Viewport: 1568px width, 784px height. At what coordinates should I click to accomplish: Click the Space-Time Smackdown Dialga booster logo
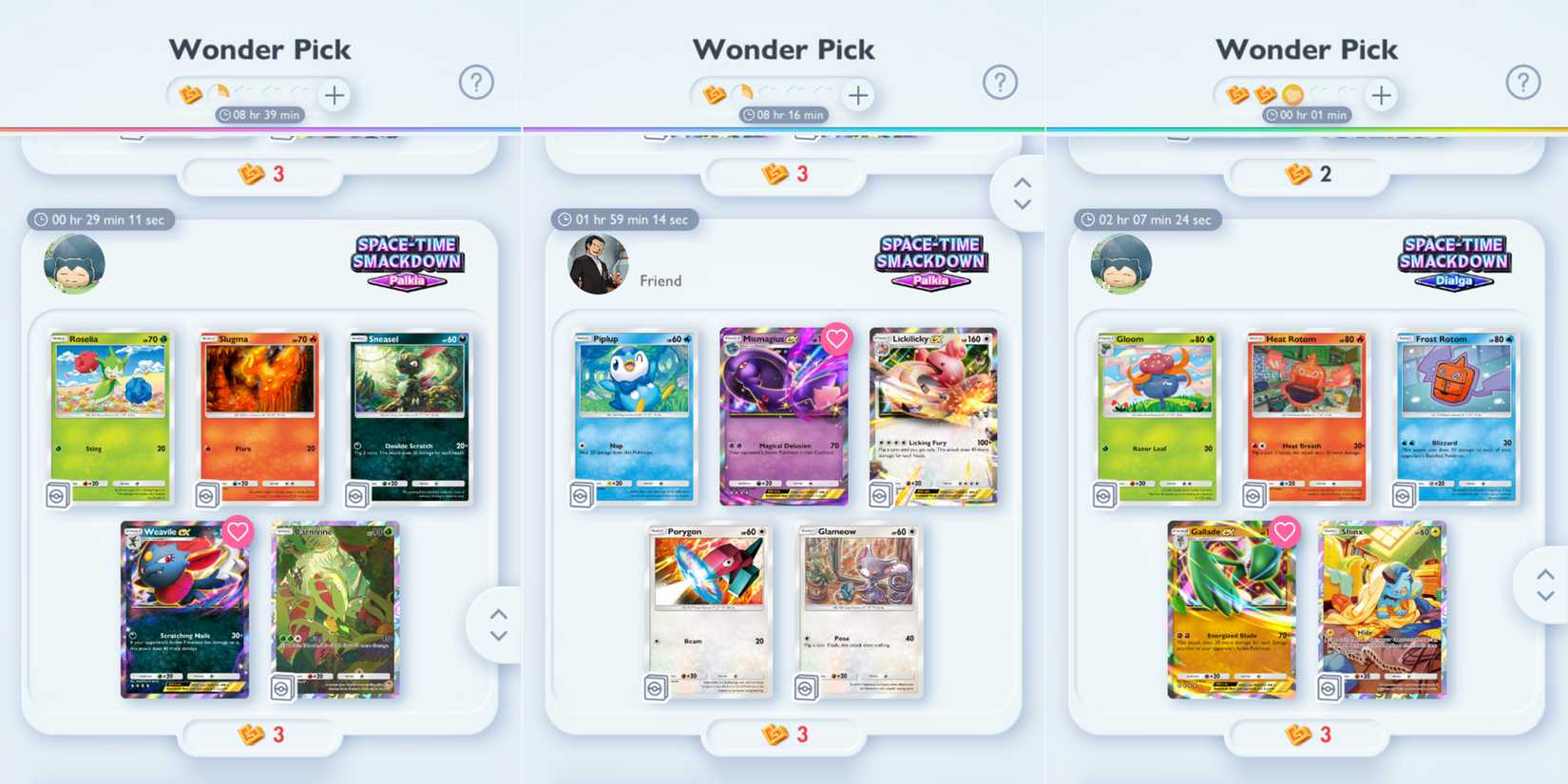click(1456, 259)
